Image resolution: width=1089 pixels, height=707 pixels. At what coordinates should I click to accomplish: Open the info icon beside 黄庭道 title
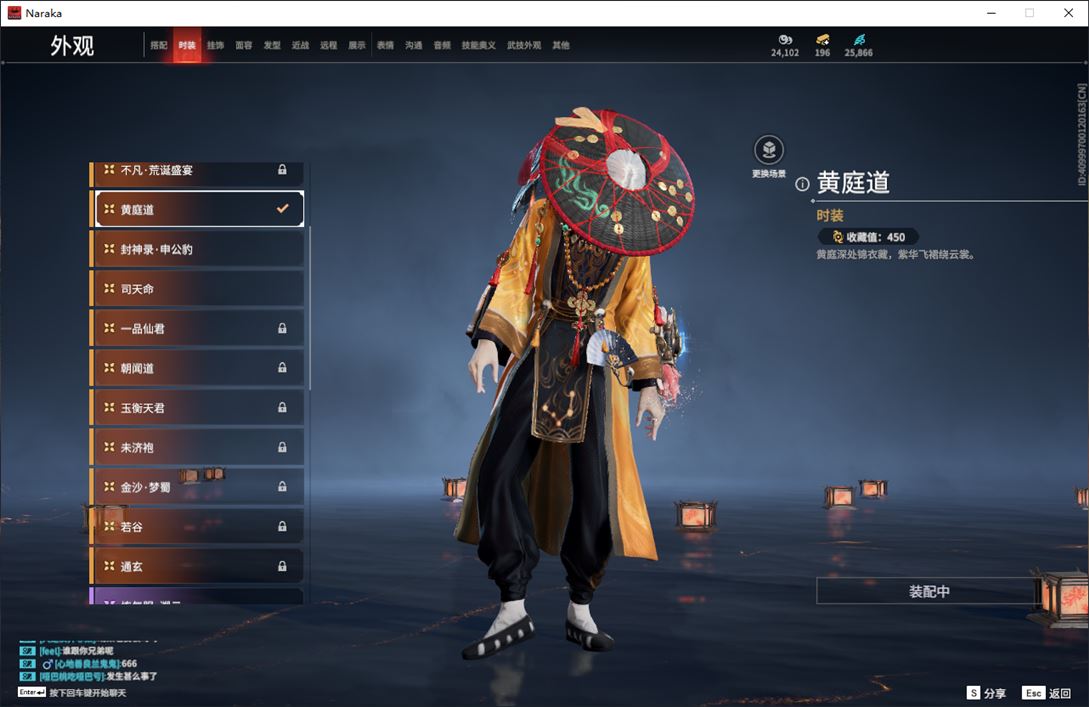tap(802, 184)
